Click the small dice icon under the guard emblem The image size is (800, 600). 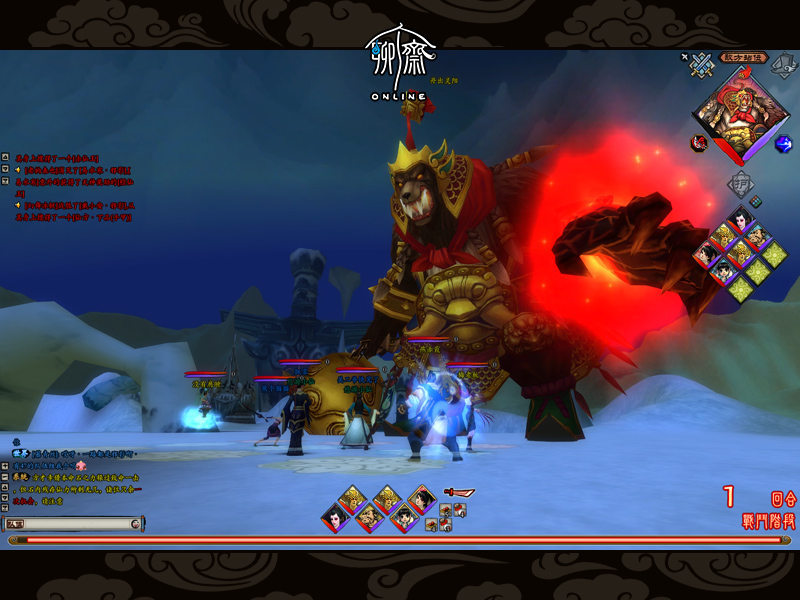pos(757,201)
